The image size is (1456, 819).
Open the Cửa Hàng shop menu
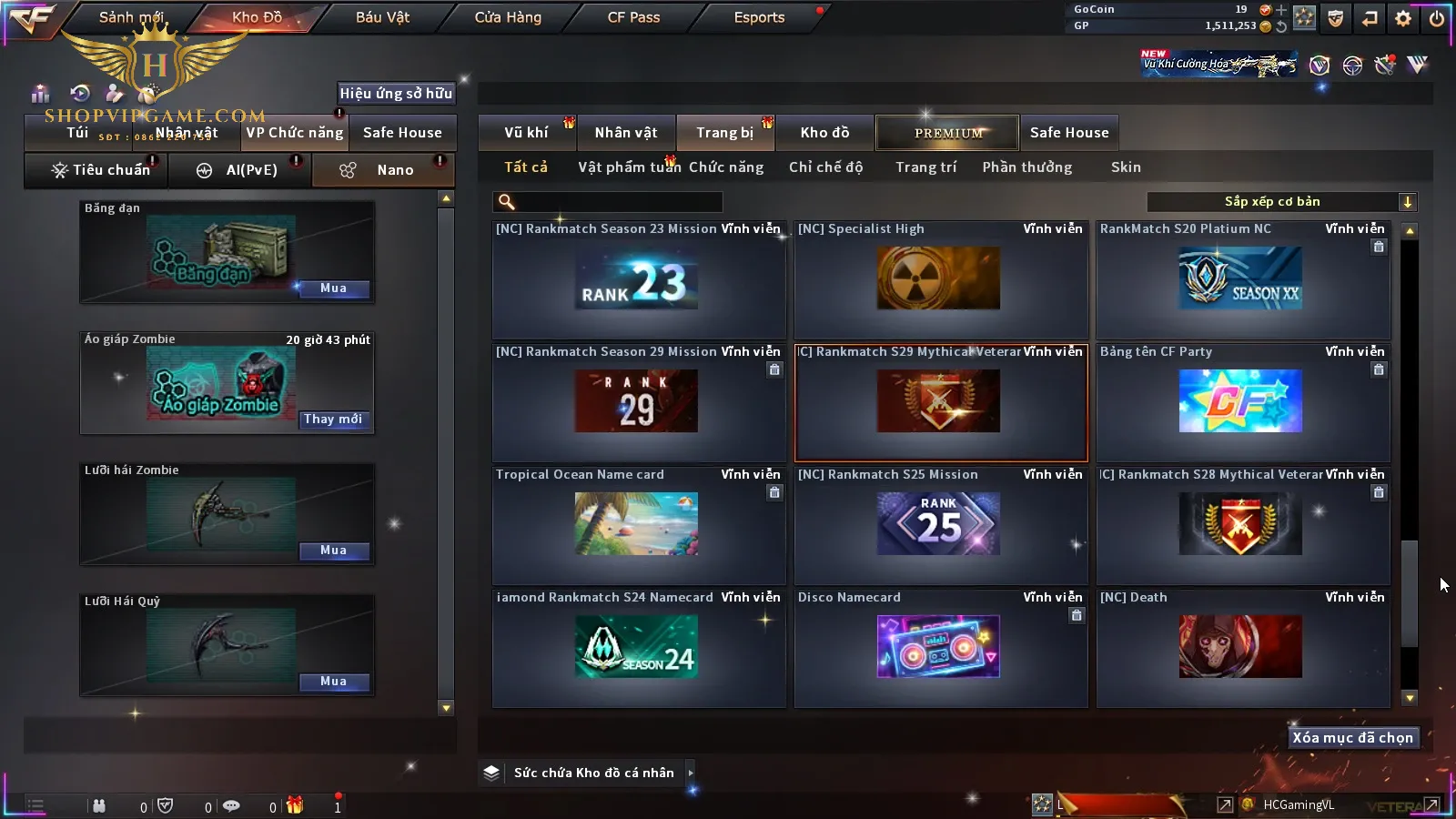coord(508,17)
